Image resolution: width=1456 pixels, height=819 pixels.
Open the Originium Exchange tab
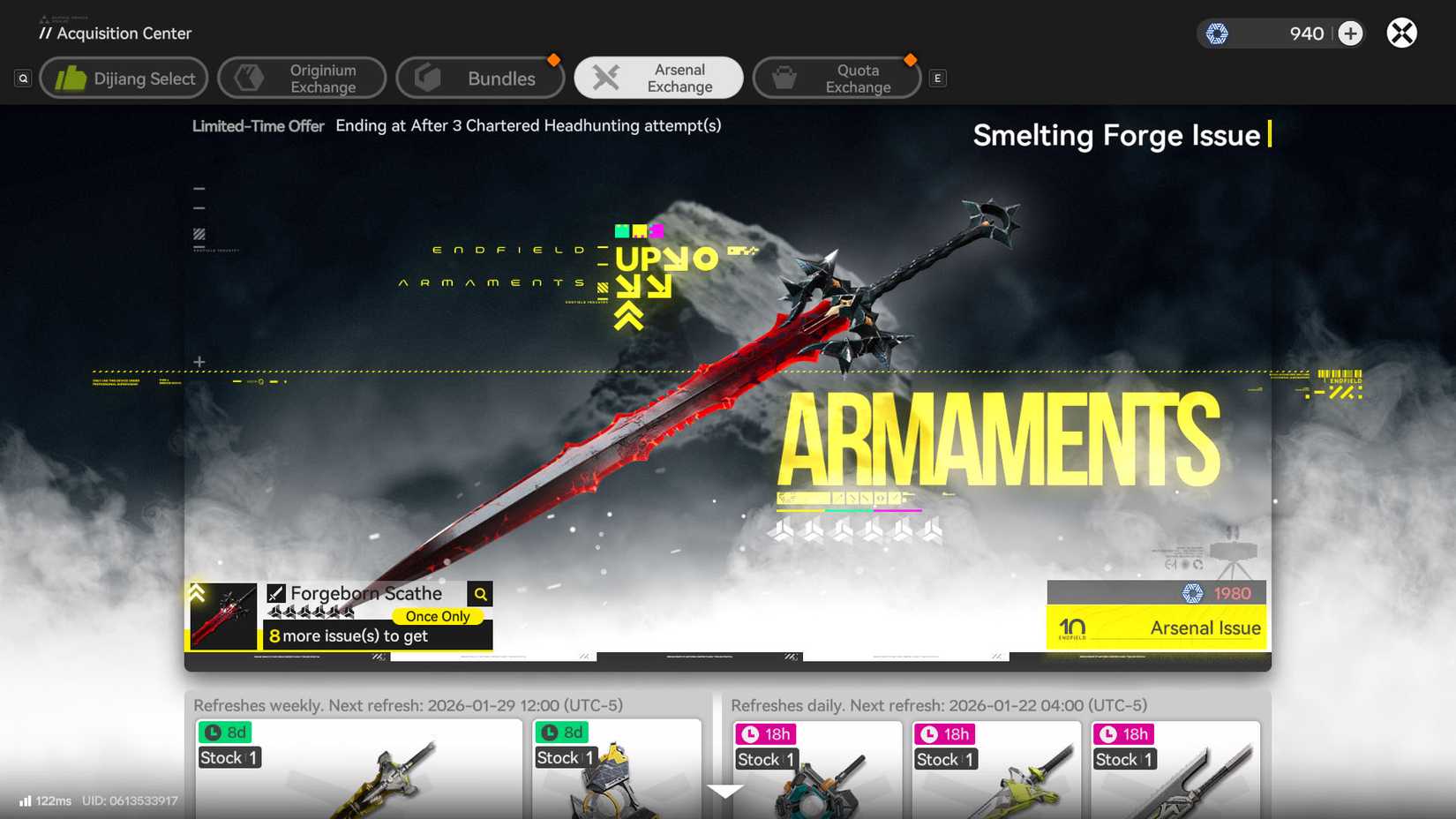(302, 77)
